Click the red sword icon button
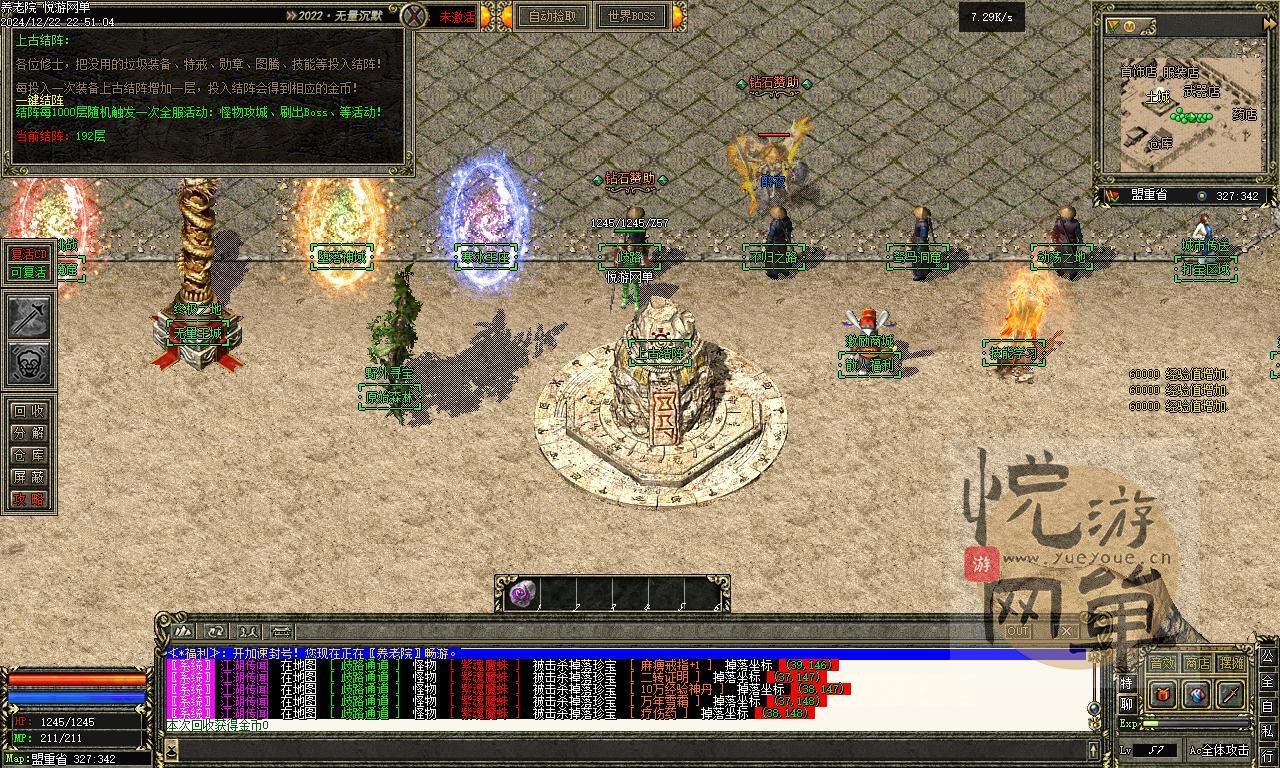This screenshot has width=1280, height=768. click(1232, 694)
